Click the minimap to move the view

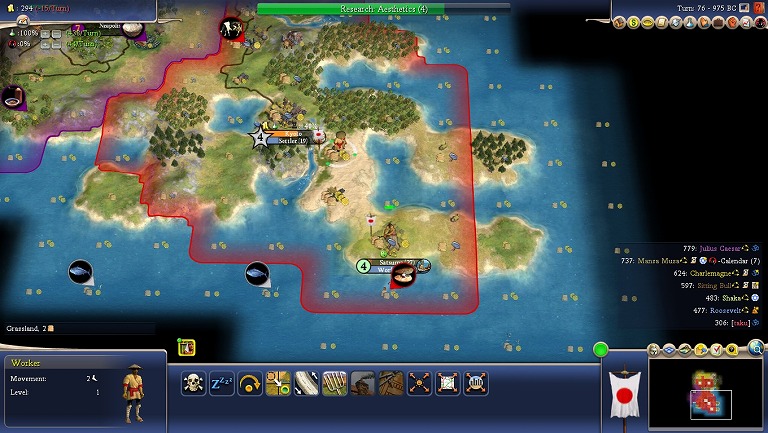[x=708, y=394]
